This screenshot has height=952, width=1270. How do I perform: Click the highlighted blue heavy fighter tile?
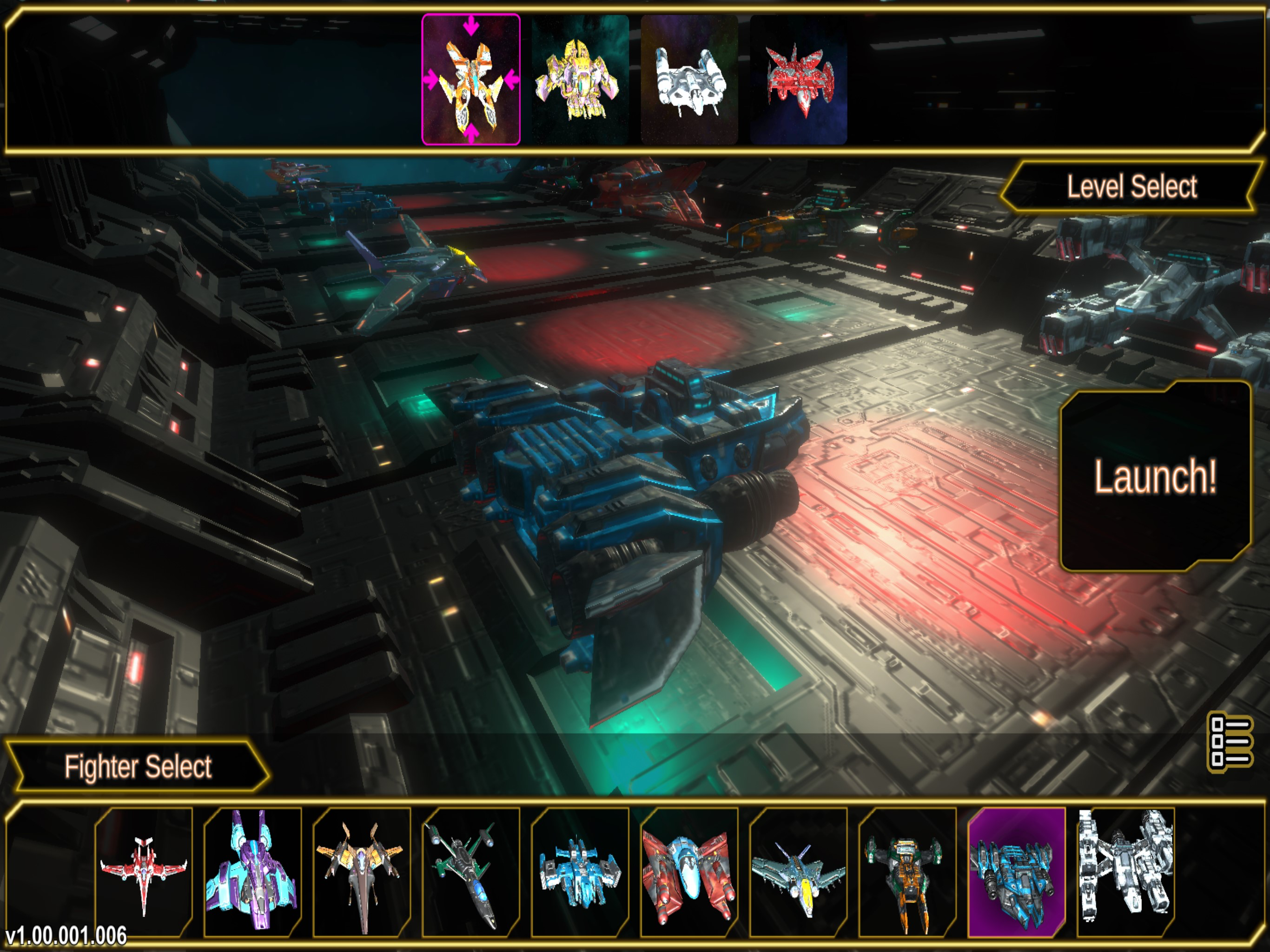click(x=1016, y=872)
